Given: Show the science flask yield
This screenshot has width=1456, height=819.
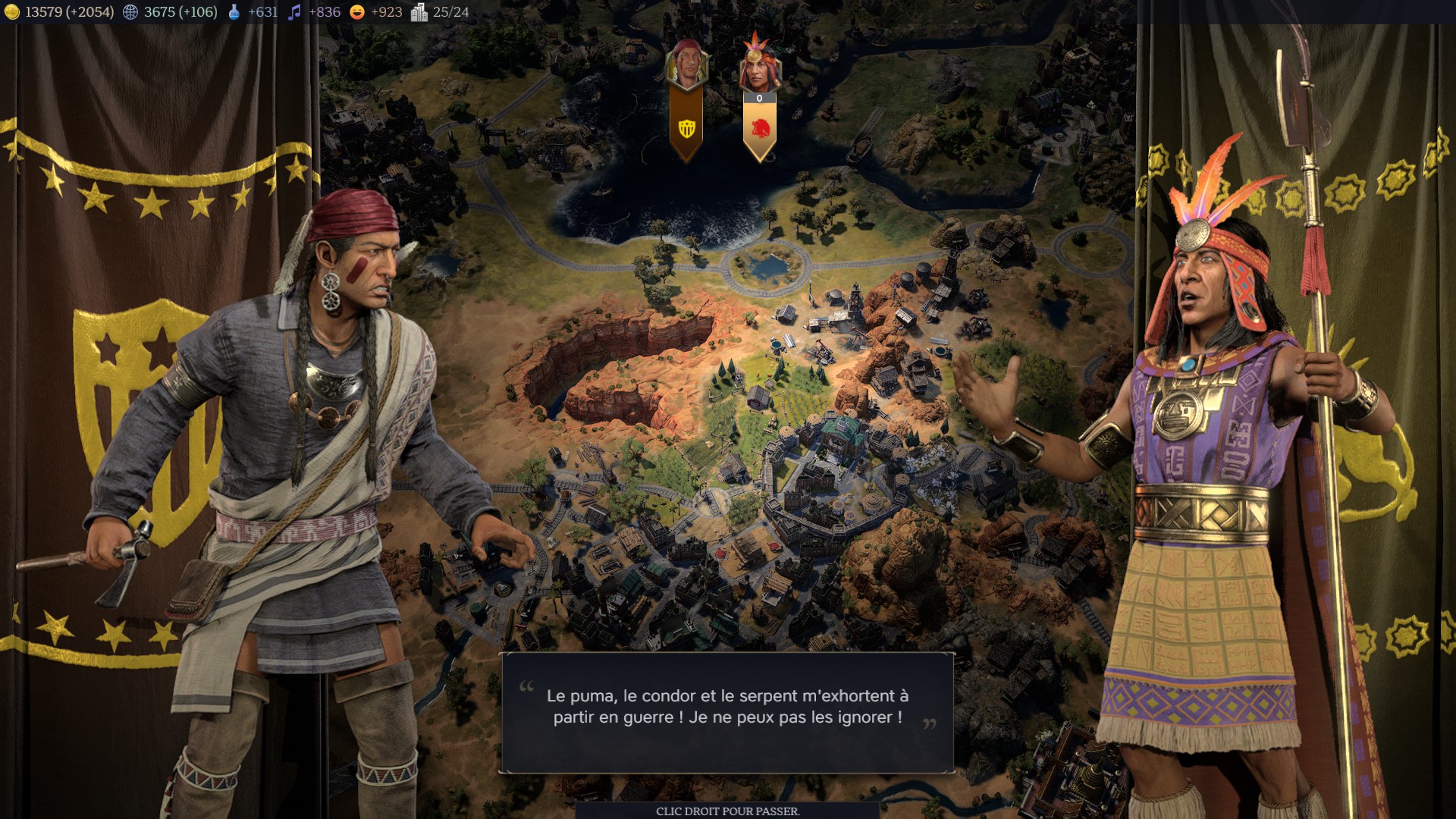Looking at the screenshot, I should click(x=234, y=12).
